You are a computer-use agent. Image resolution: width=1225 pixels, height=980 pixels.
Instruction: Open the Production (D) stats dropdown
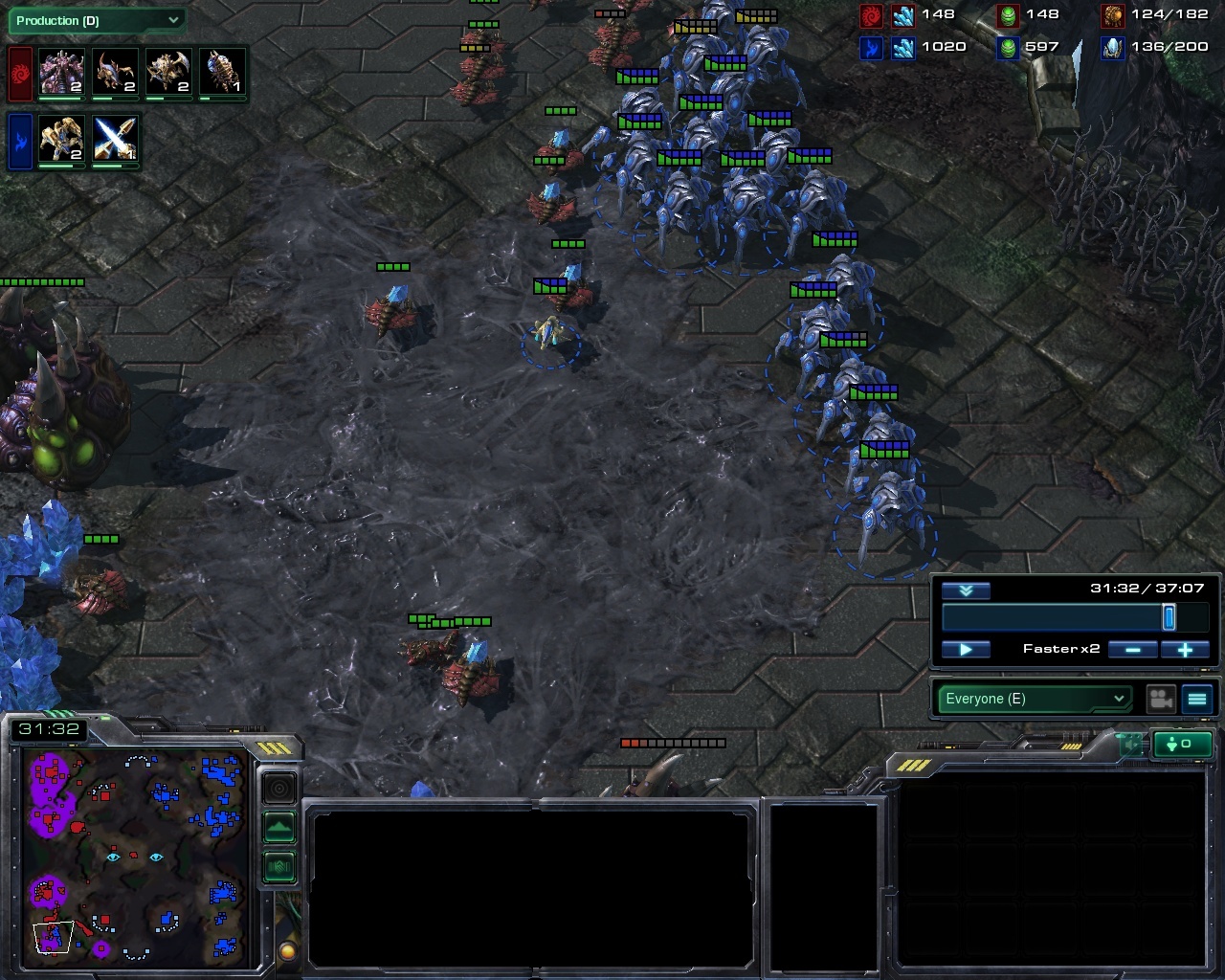click(x=96, y=20)
